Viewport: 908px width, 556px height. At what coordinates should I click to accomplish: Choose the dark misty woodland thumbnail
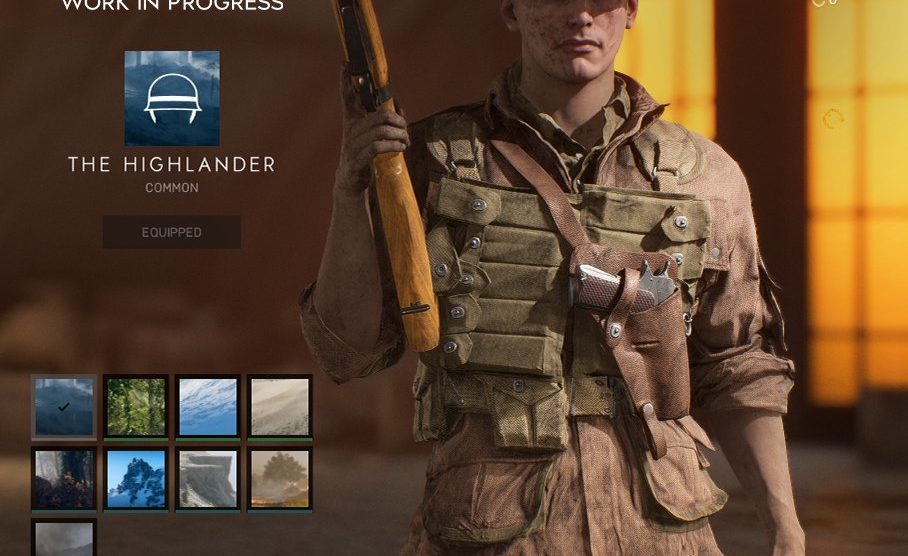(x=64, y=479)
